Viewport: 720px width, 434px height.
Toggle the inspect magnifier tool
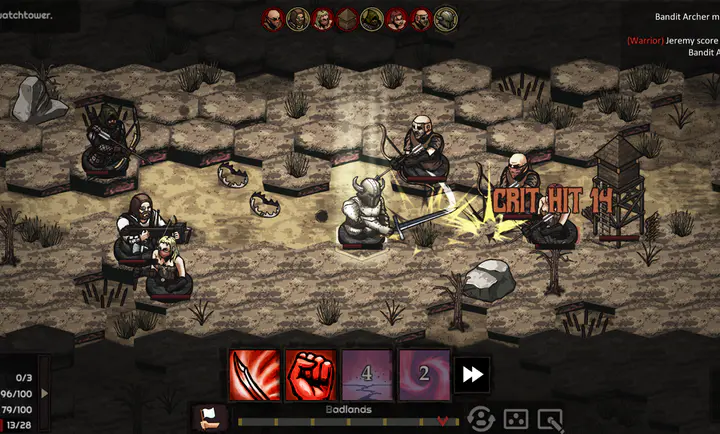tap(549, 419)
